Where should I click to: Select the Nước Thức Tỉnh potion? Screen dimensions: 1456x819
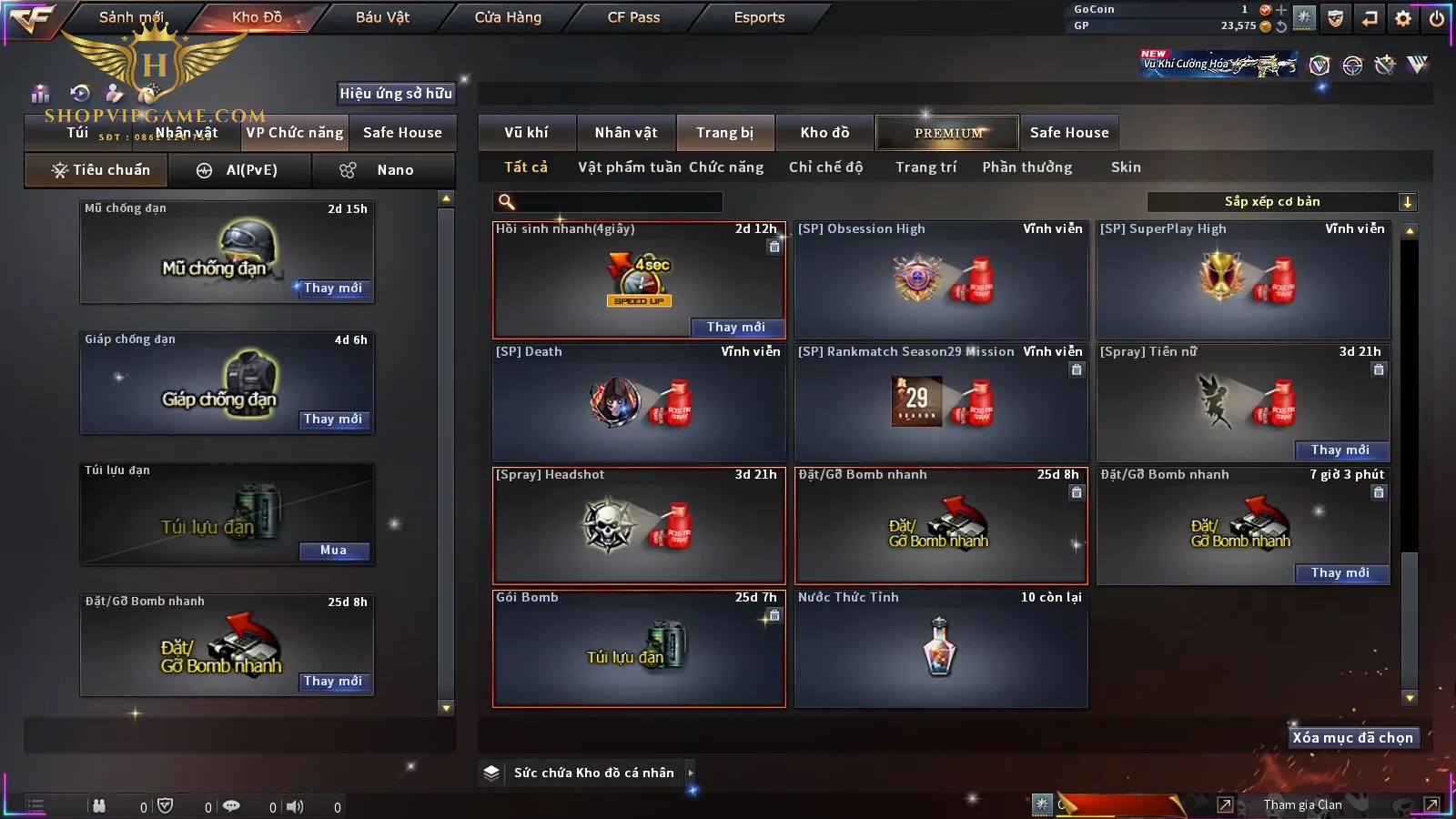point(940,648)
